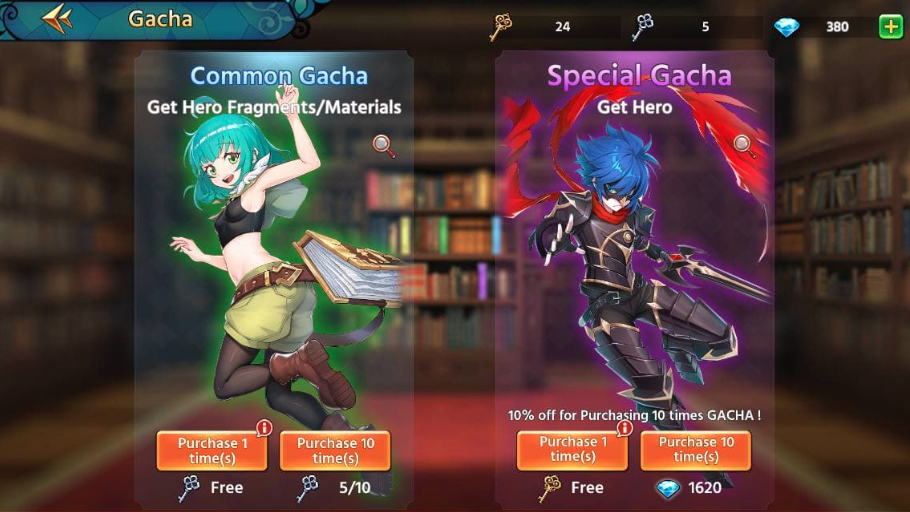Purchase 1 time in Common Gacha
This screenshot has width=910, height=512.
(212, 450)
